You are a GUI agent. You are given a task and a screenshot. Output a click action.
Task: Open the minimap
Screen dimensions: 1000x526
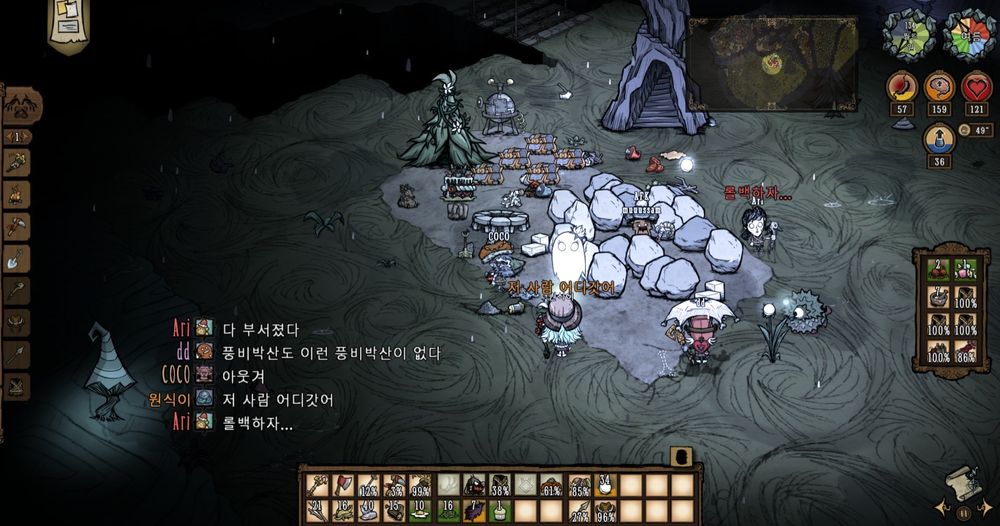tap(771, 62)
